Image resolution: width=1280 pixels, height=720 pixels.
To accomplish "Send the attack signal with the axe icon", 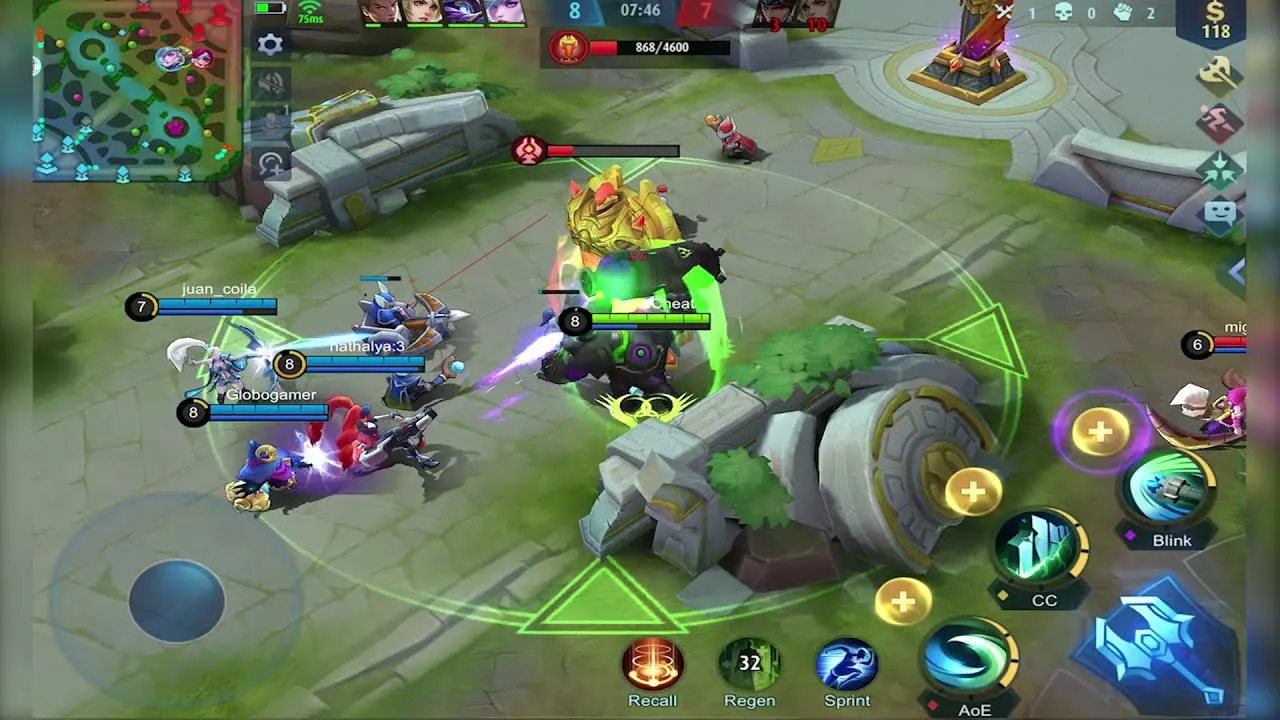I will pos(1222,74).
